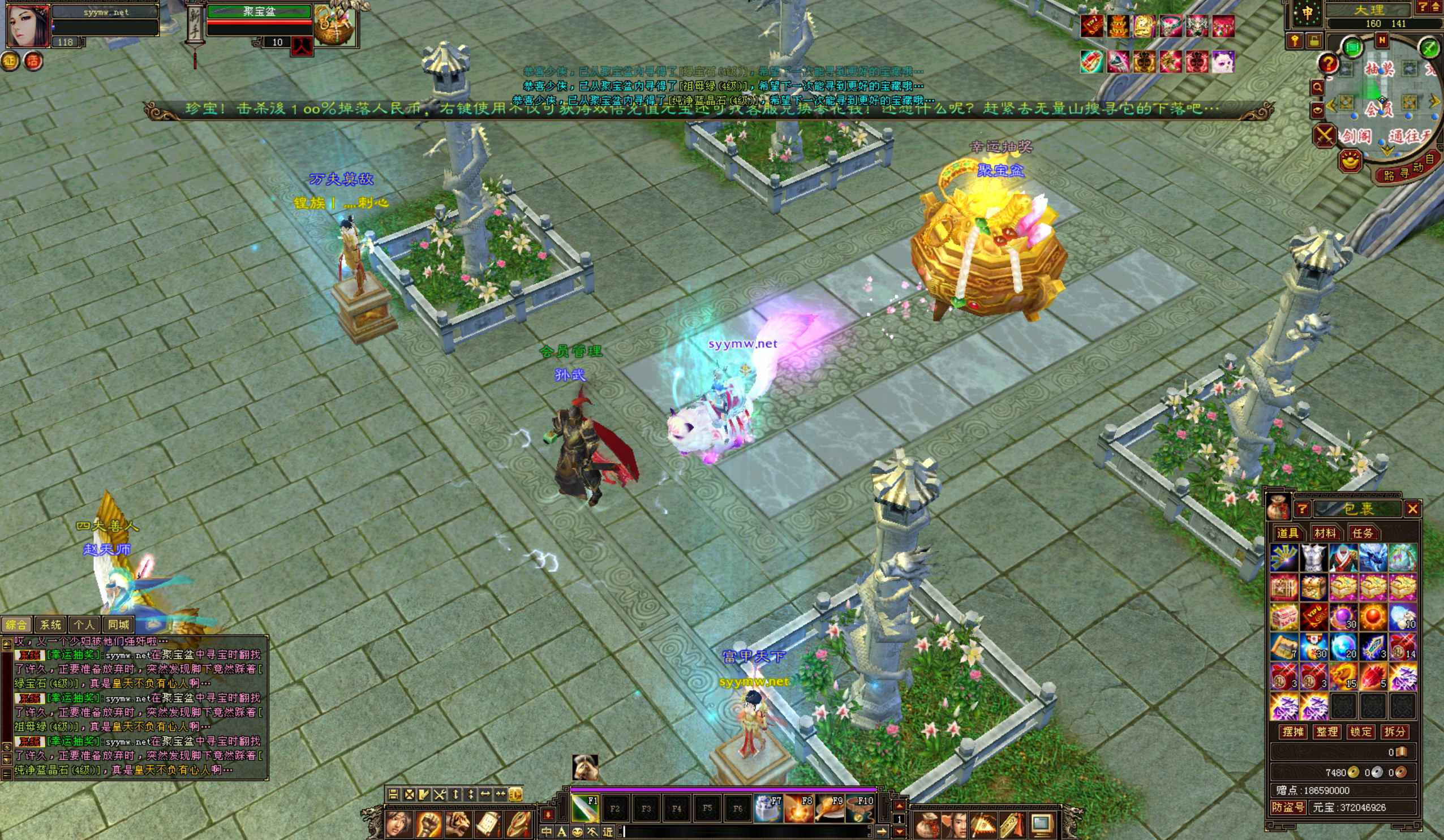The image size is (1444, 840).
Task: Use the roast chicken item on F9
Action: click(829, 808)
